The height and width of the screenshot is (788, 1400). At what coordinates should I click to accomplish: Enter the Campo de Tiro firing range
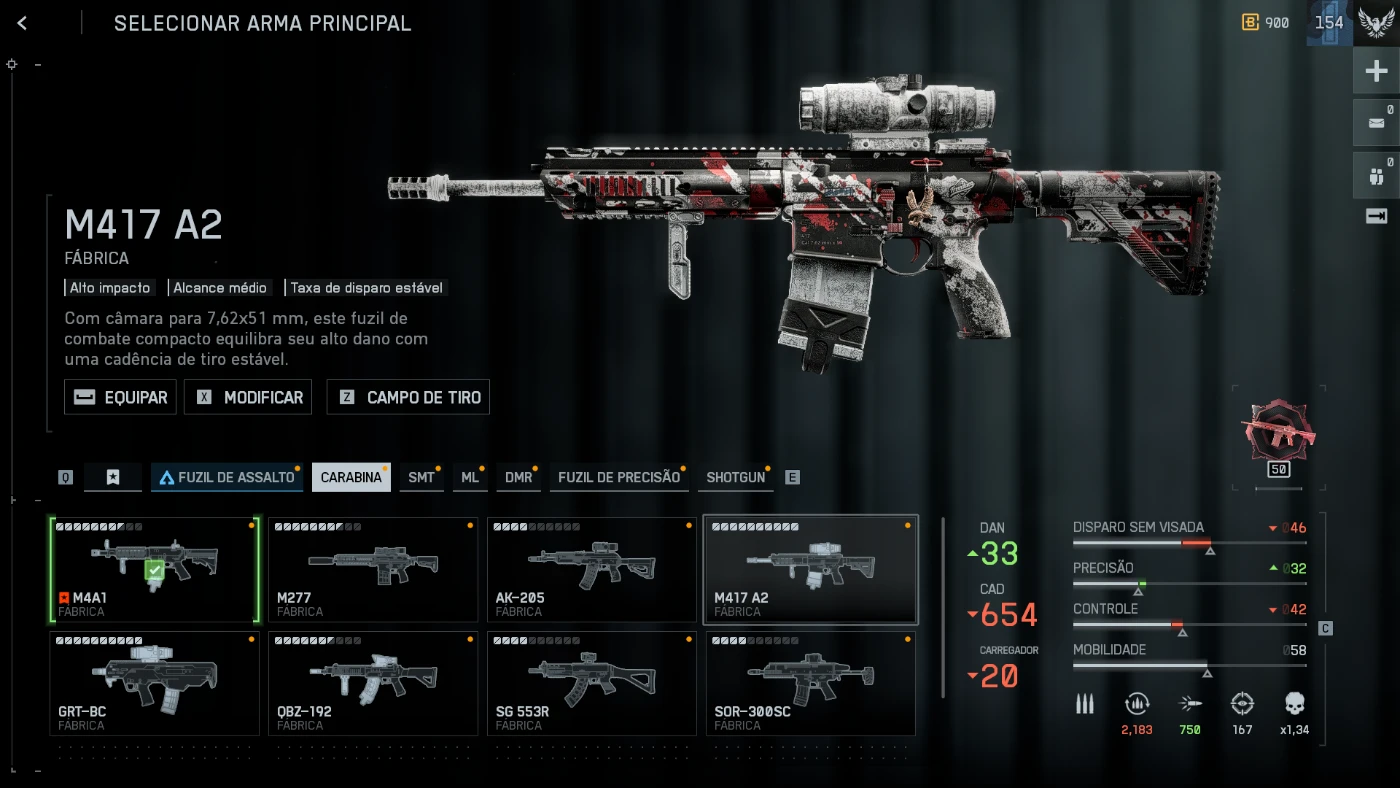coord(408,397)
